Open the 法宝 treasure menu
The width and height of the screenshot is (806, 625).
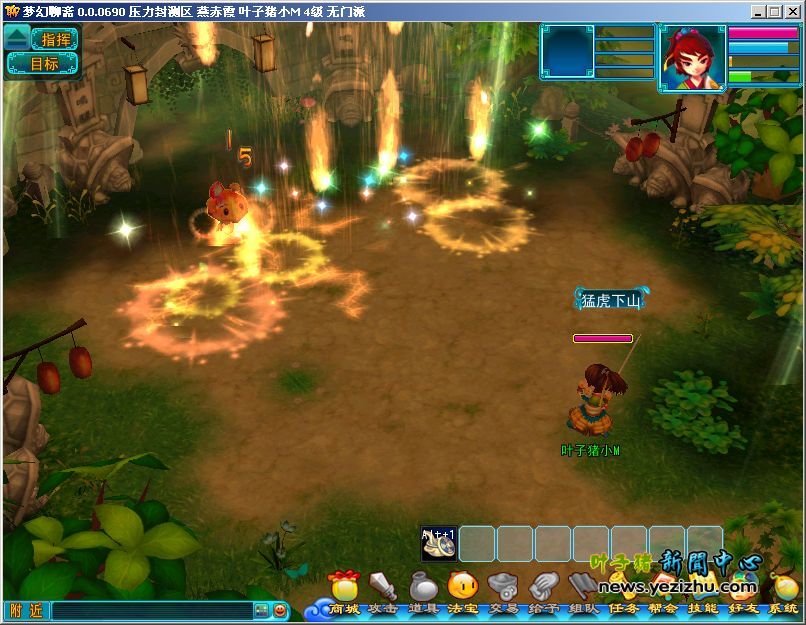tap(462, 587)
